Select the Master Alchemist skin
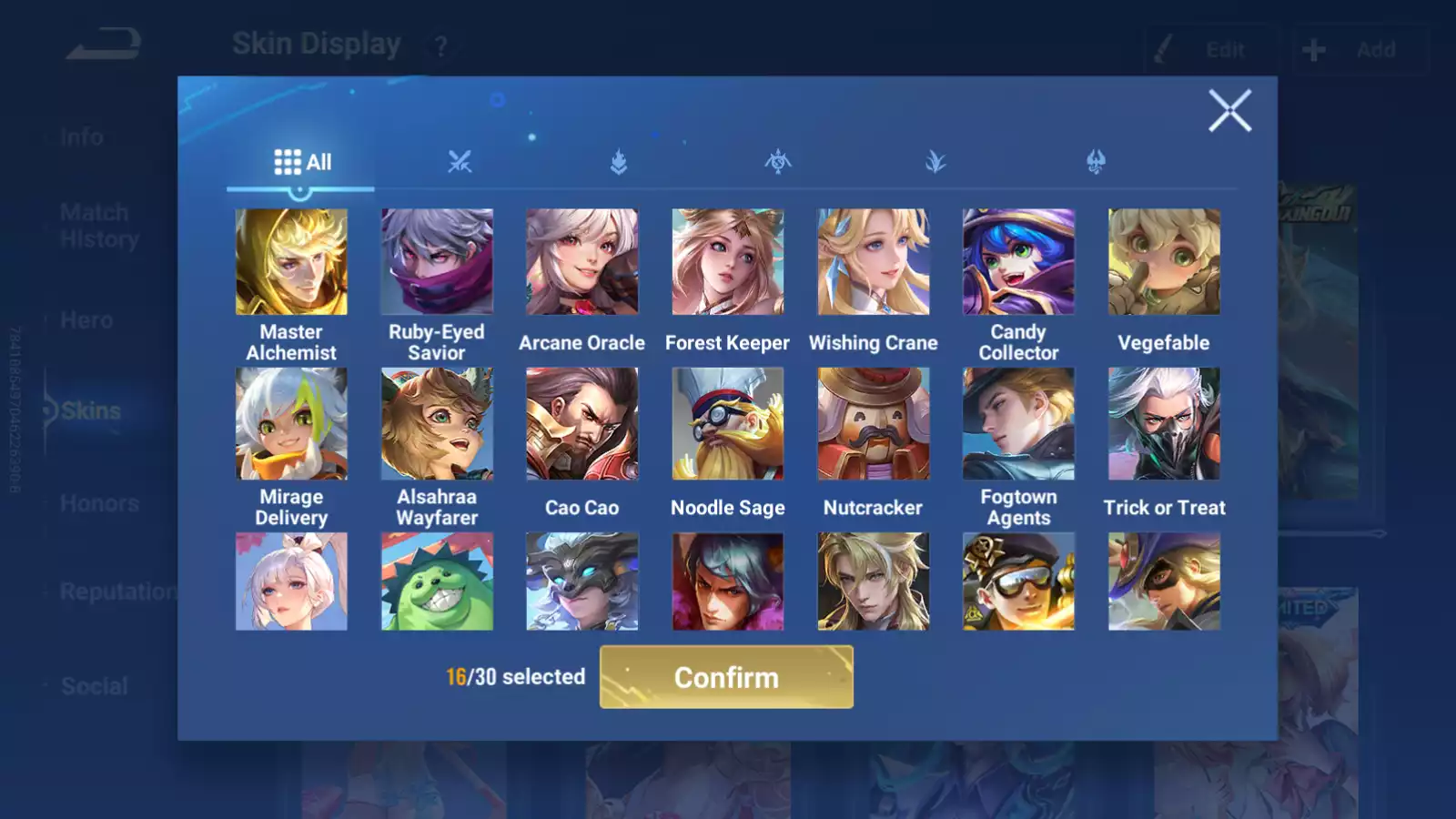Viewport: 1456px width, 819px height. pyautogui.click(x=291, y=262)
